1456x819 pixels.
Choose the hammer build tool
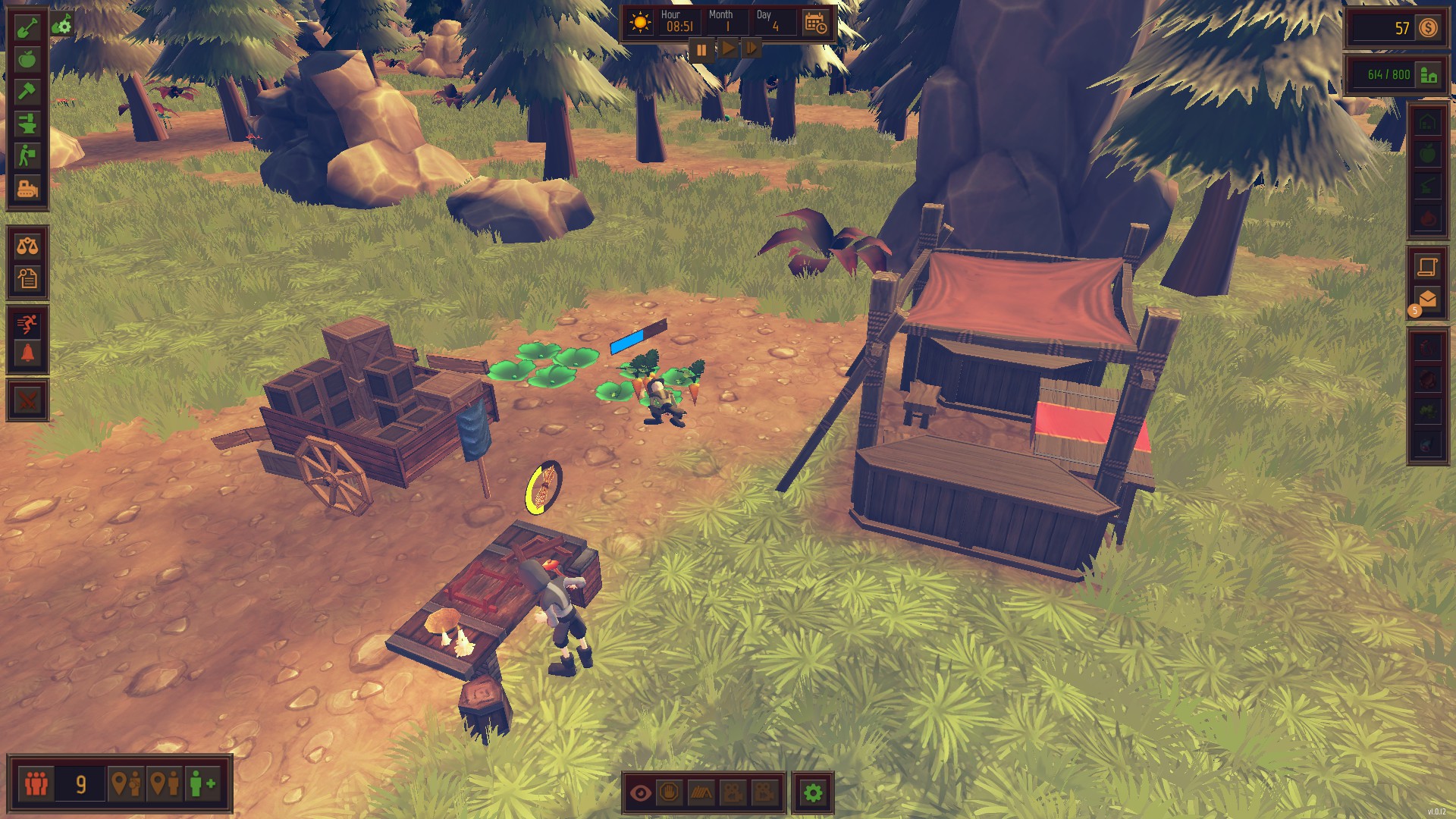[x=27, y=92]
